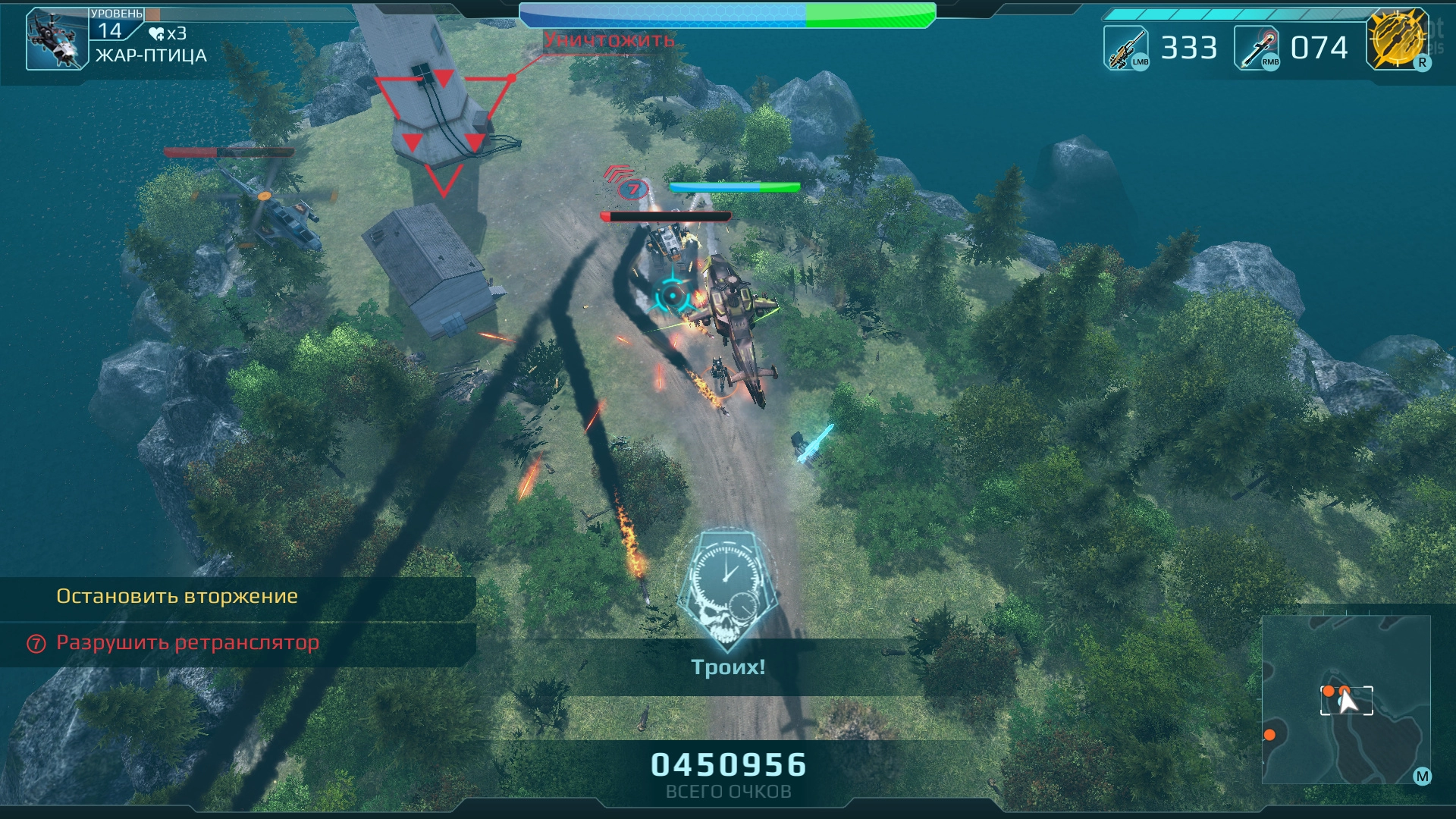The width and height of the screenshot is (1456, 819).
Task: Select the machine gun weapon icon
Action: coord(1125,48)
